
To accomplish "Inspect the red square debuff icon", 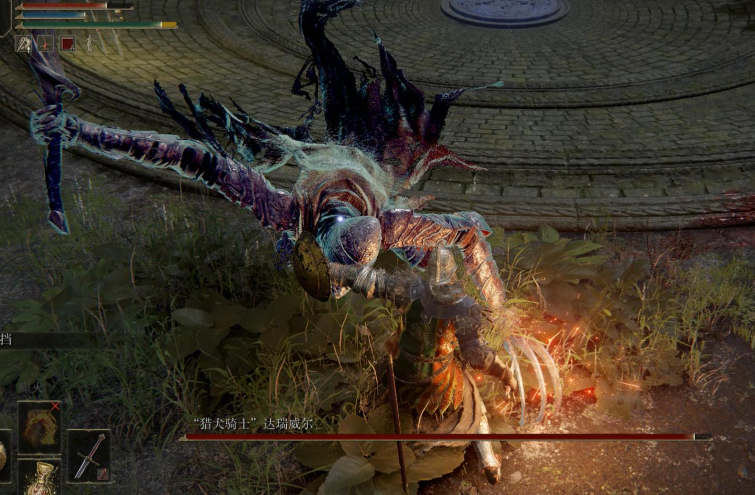I will (67, 44).
